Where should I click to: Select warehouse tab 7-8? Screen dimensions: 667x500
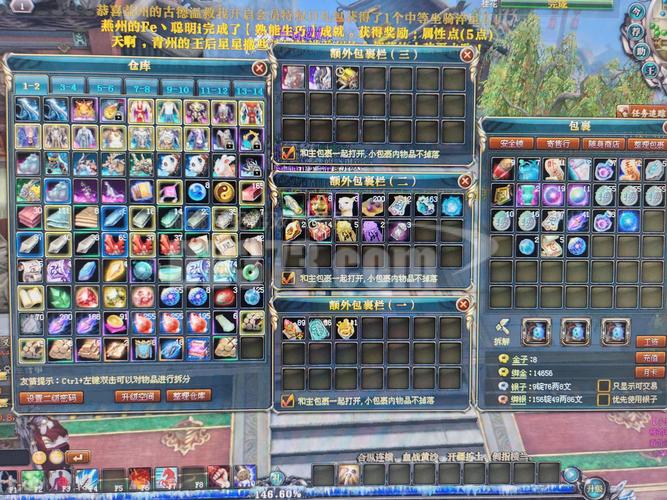[x=140, y=87]
